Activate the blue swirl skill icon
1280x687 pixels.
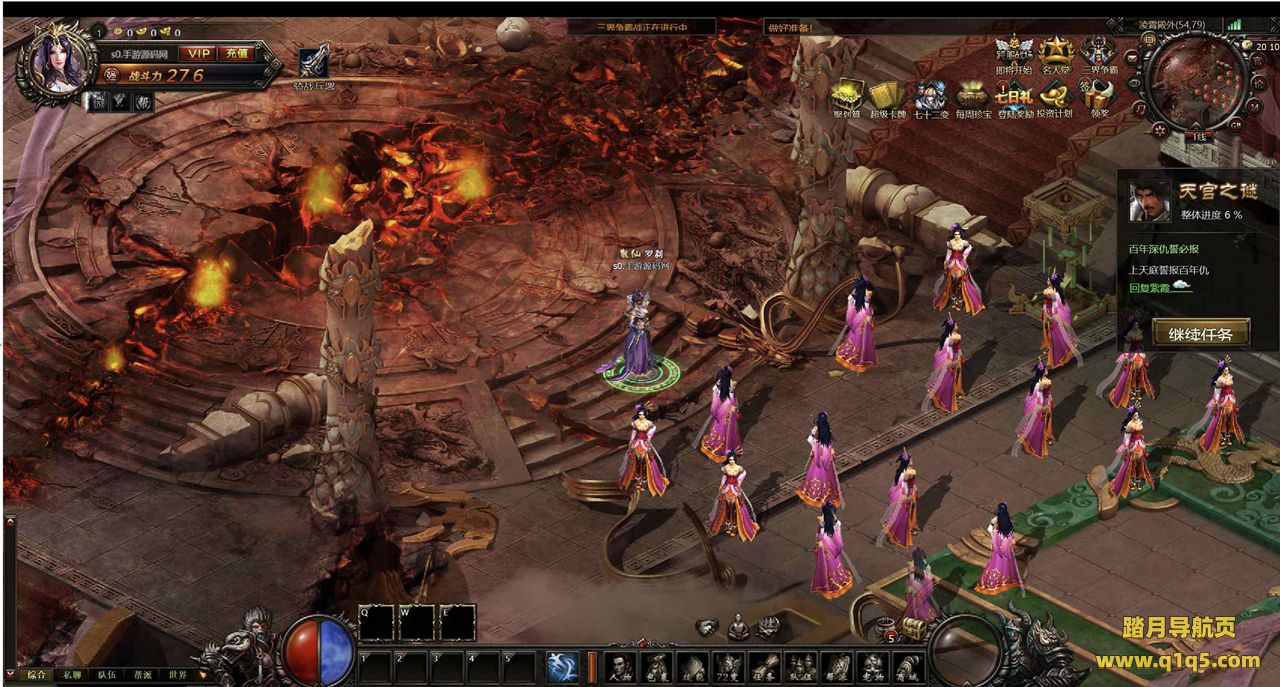(x=562, y=667)
